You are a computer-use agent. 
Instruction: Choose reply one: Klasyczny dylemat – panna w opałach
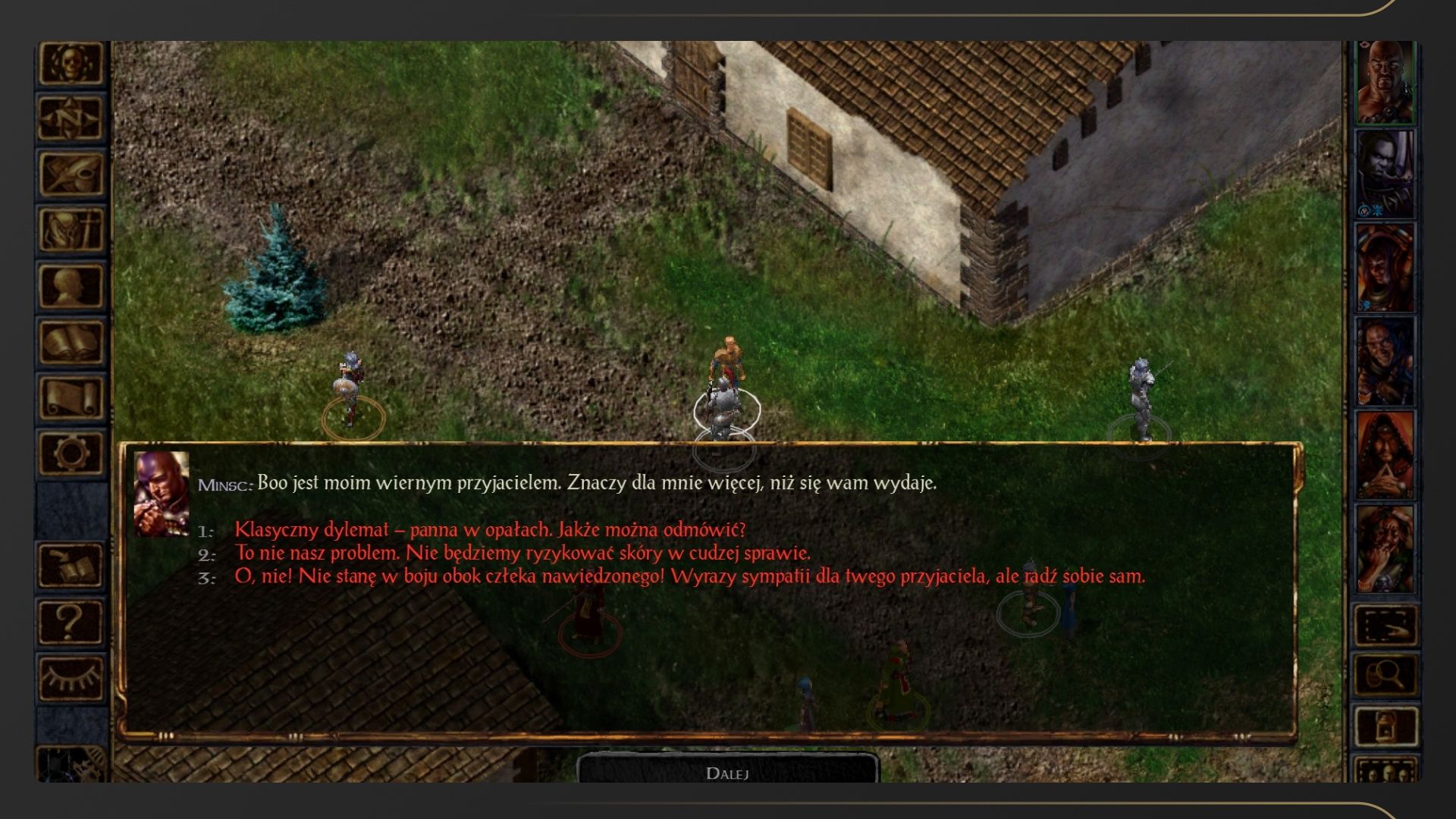coord(490,529)
